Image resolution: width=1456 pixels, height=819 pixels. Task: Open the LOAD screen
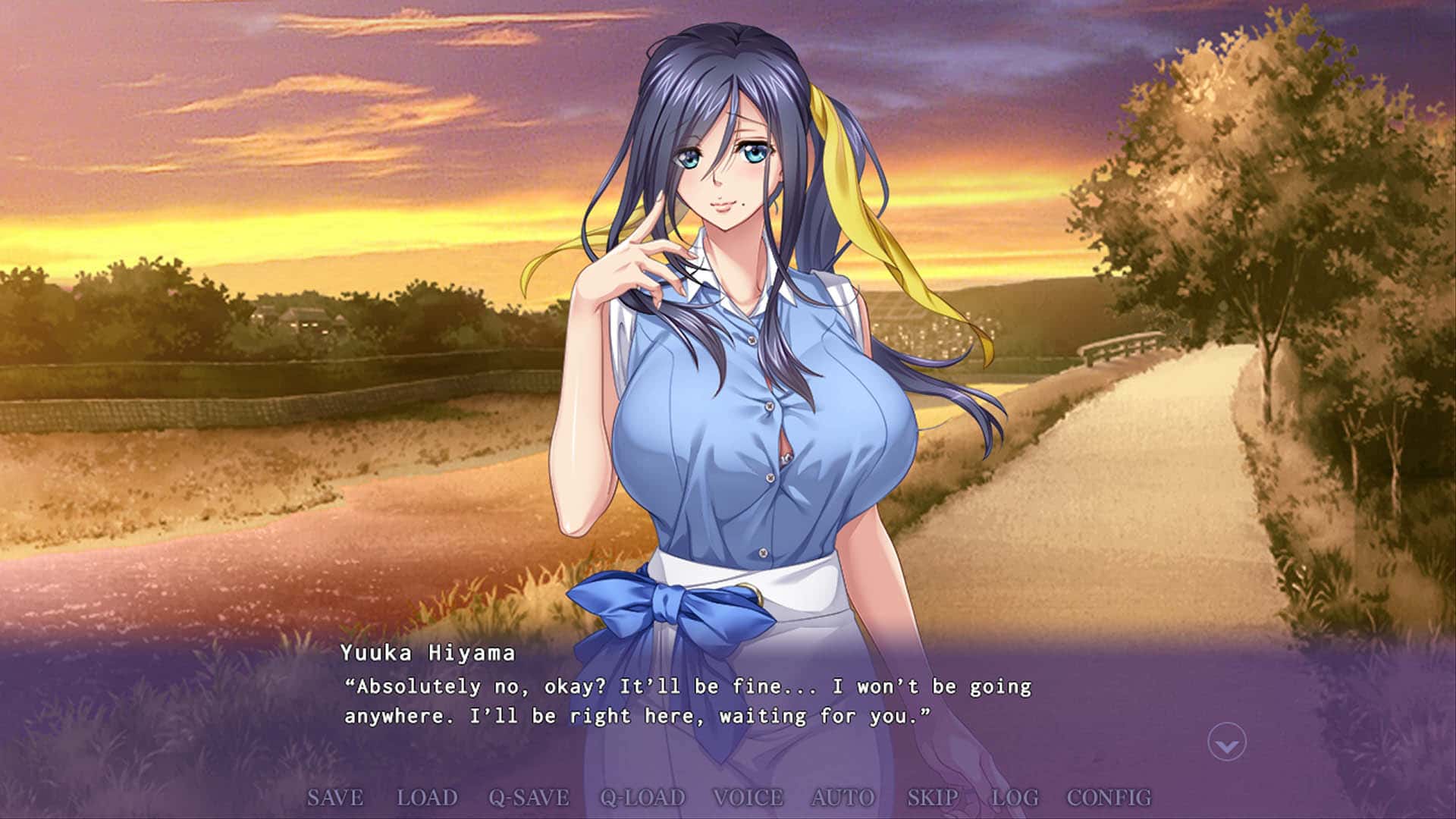[x=425, y=798]
